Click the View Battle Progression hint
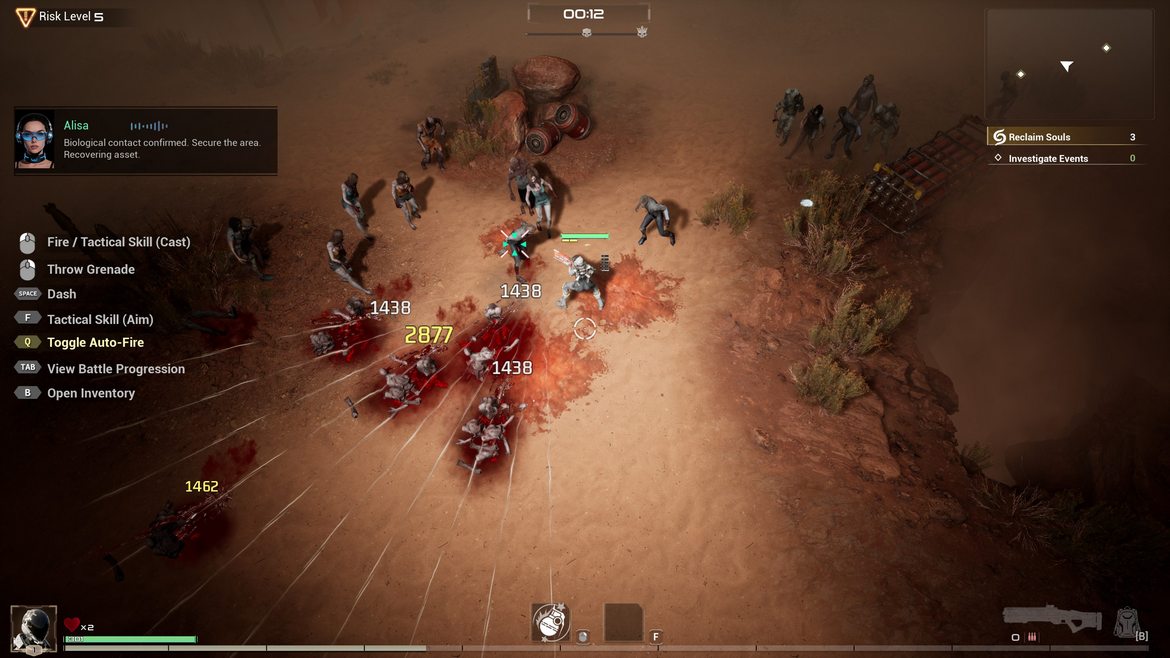The height and width of the screenshot is (658, 1170). click(x=115, y=368)
